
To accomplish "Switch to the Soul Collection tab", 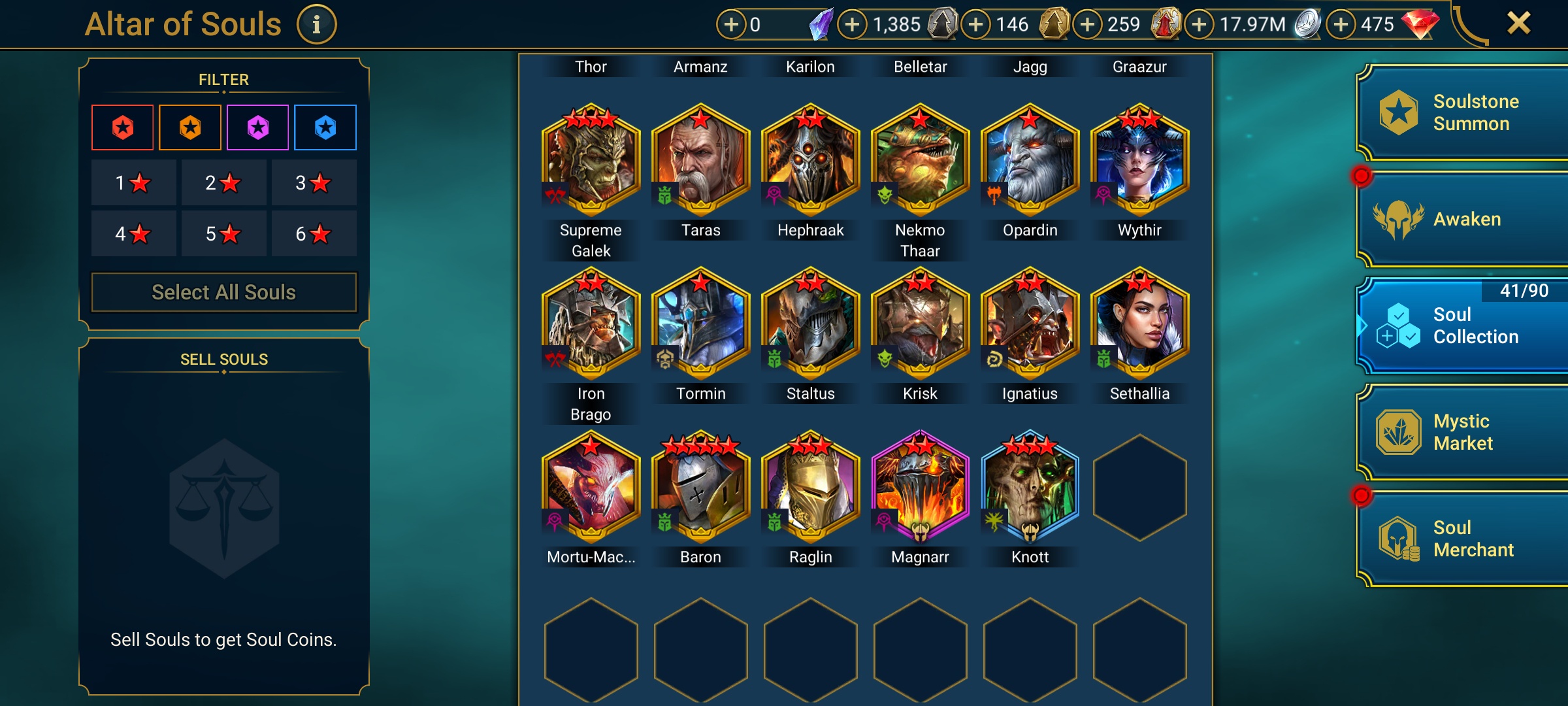I will (x=1463, y=326).
